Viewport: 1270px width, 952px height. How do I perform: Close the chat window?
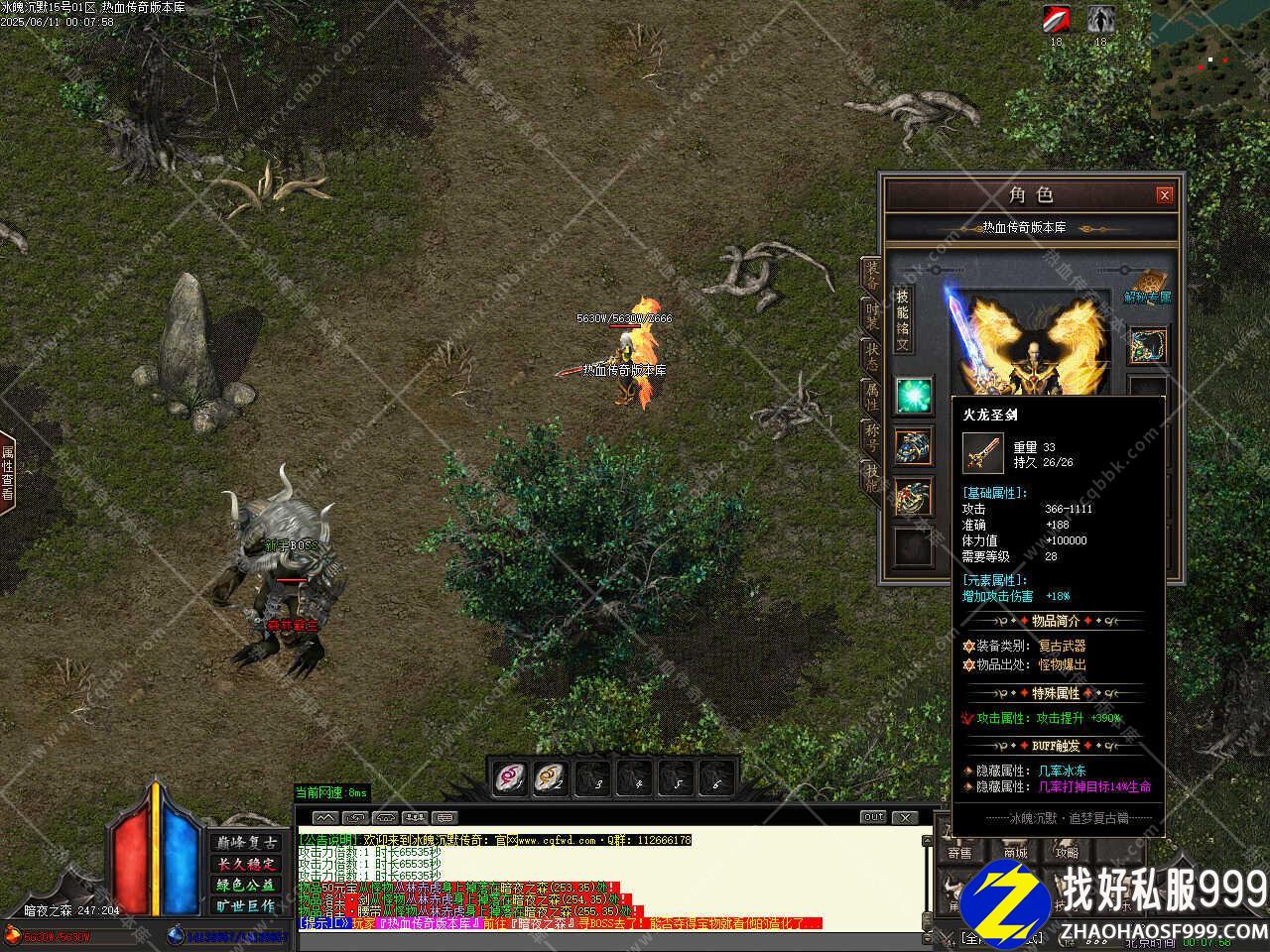[x=905, y=817]
